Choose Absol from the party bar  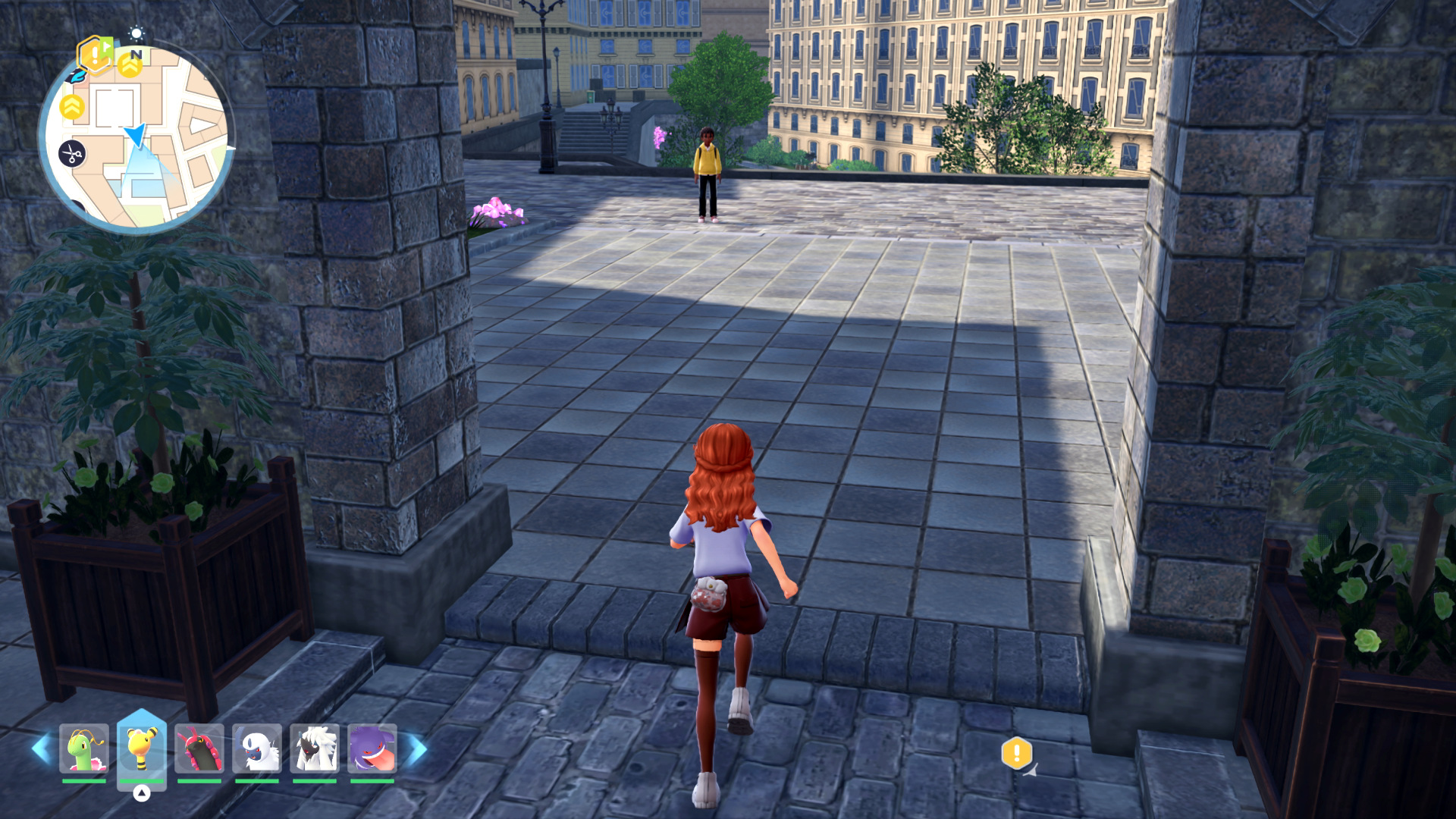(x=257, y=748)
